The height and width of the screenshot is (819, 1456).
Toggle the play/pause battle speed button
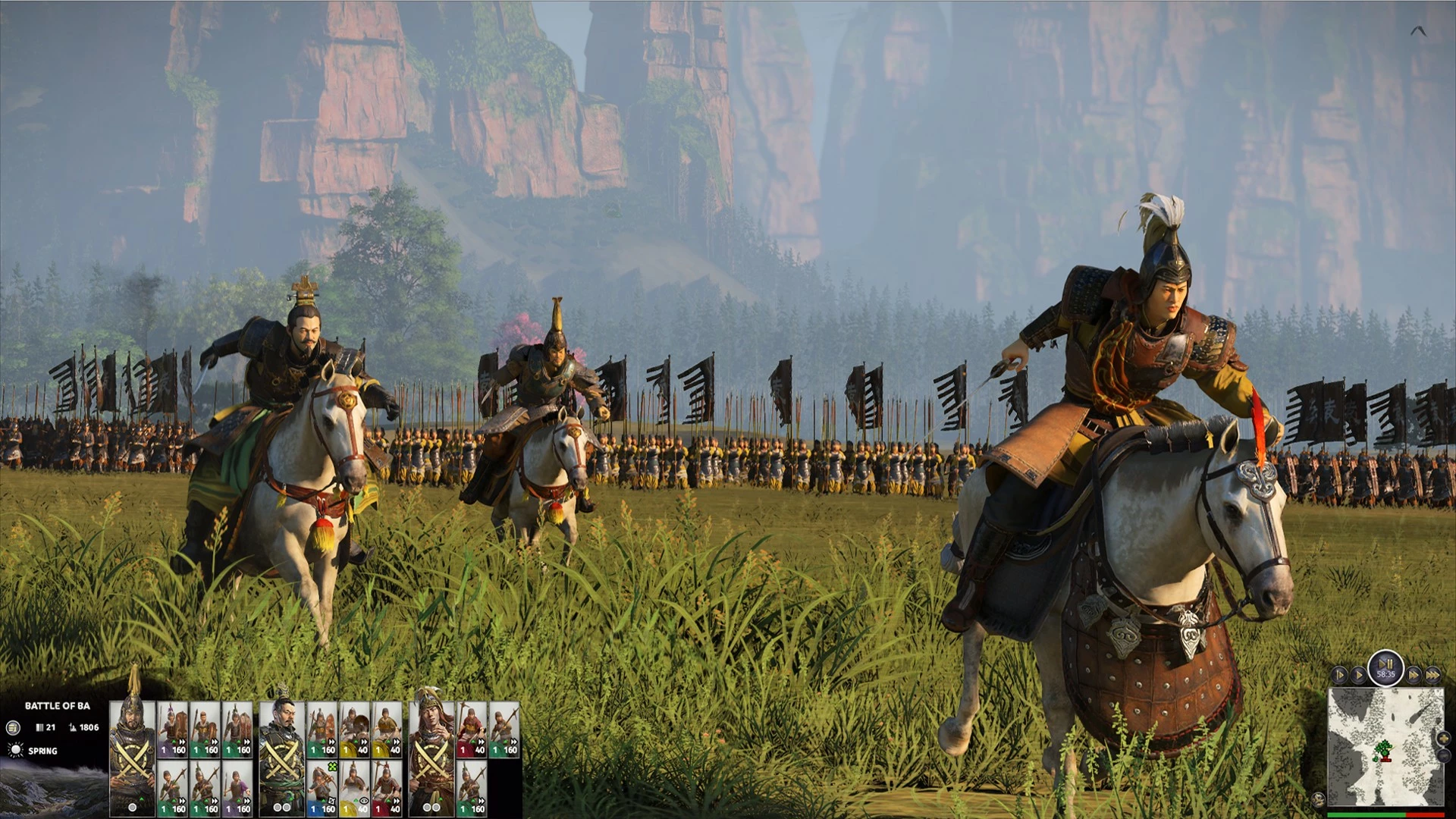pyautogui.click(x=1385, y=668)
